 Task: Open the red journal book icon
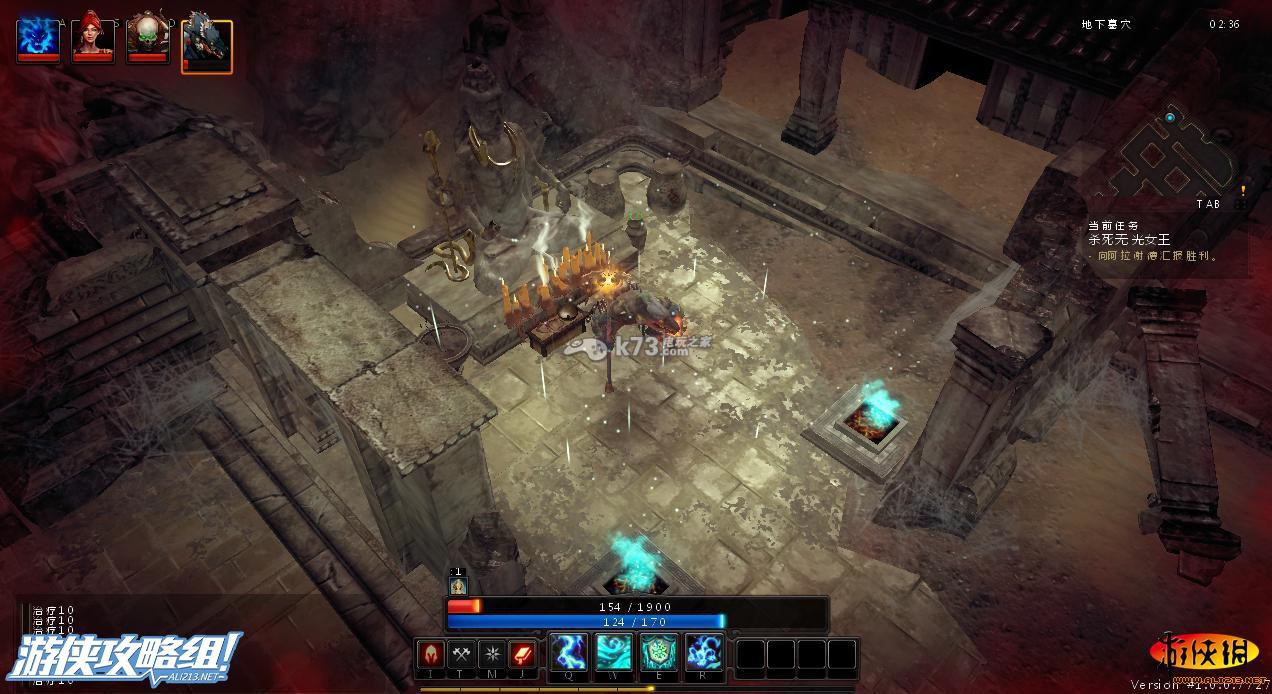pos(523,654)
